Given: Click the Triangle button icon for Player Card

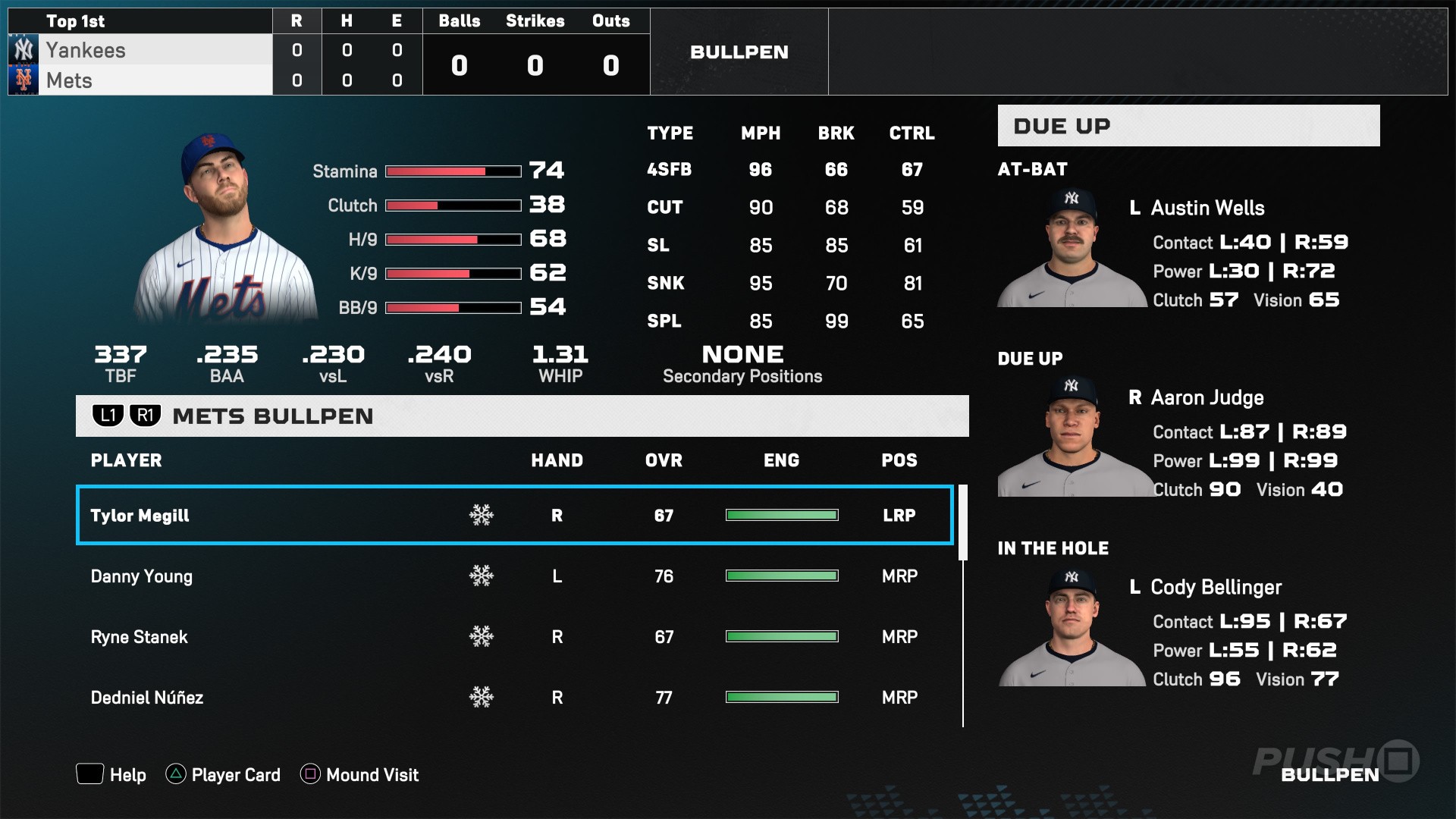Looking at the screenshot, I should point(176,775).
